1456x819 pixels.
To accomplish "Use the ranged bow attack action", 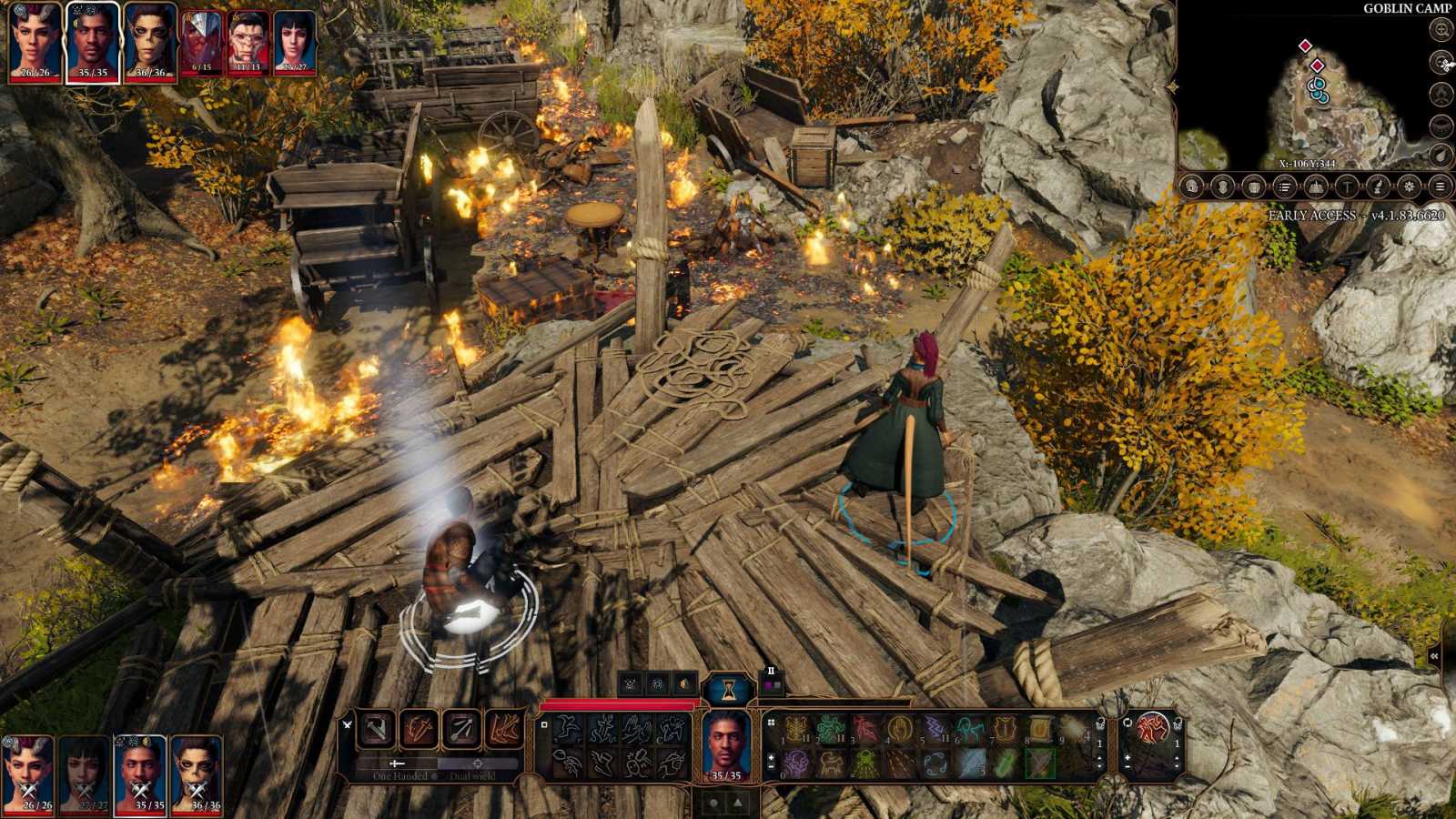I will [460, 729].
